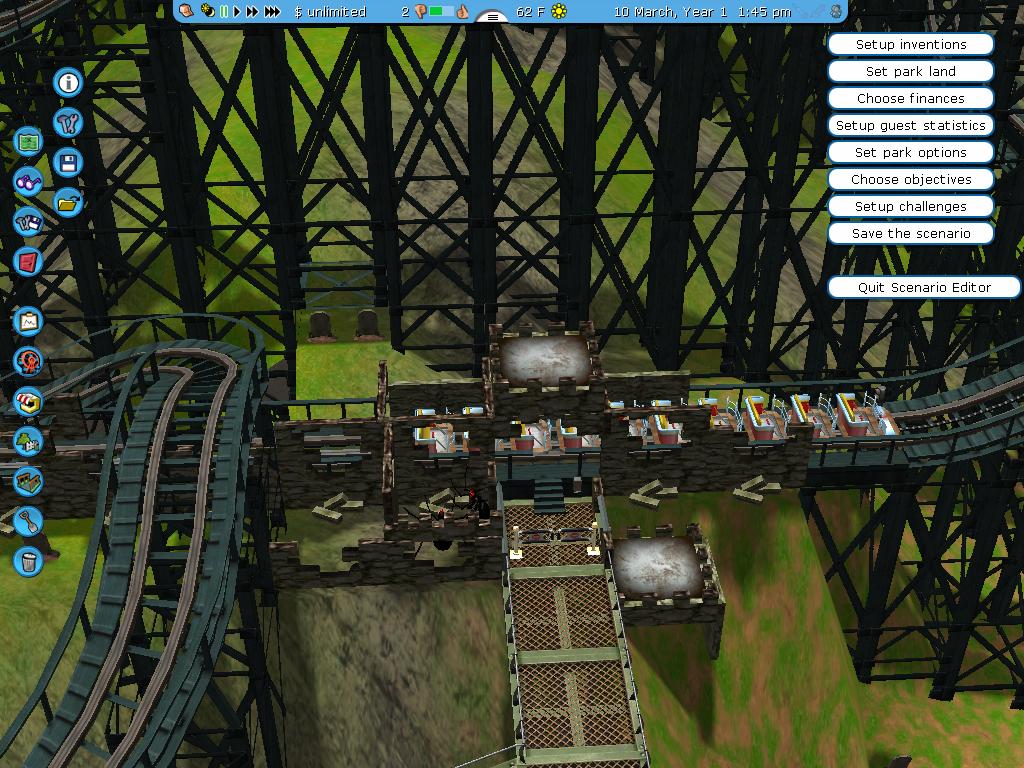Open Choose objectives
The image size is (1024, 768).
(x=910, y=180)
